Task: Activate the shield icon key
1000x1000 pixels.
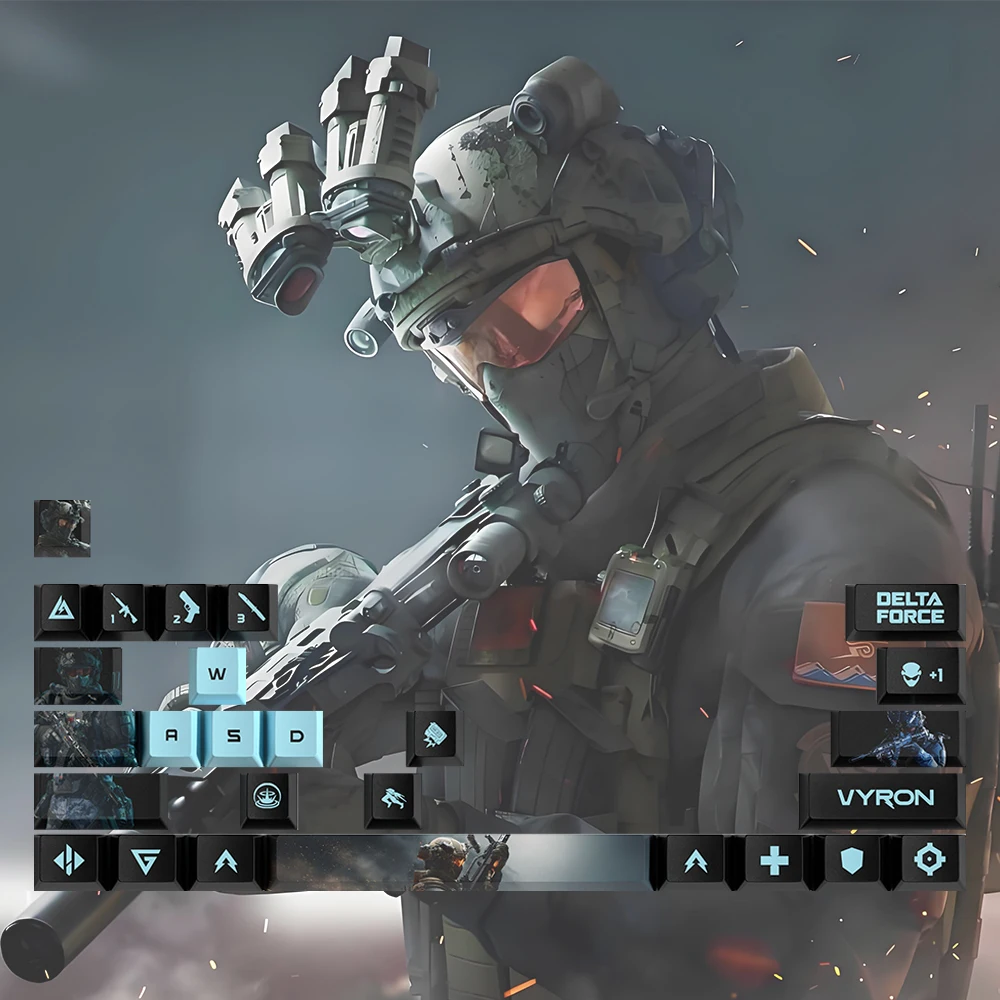Action: pos(853,860)
